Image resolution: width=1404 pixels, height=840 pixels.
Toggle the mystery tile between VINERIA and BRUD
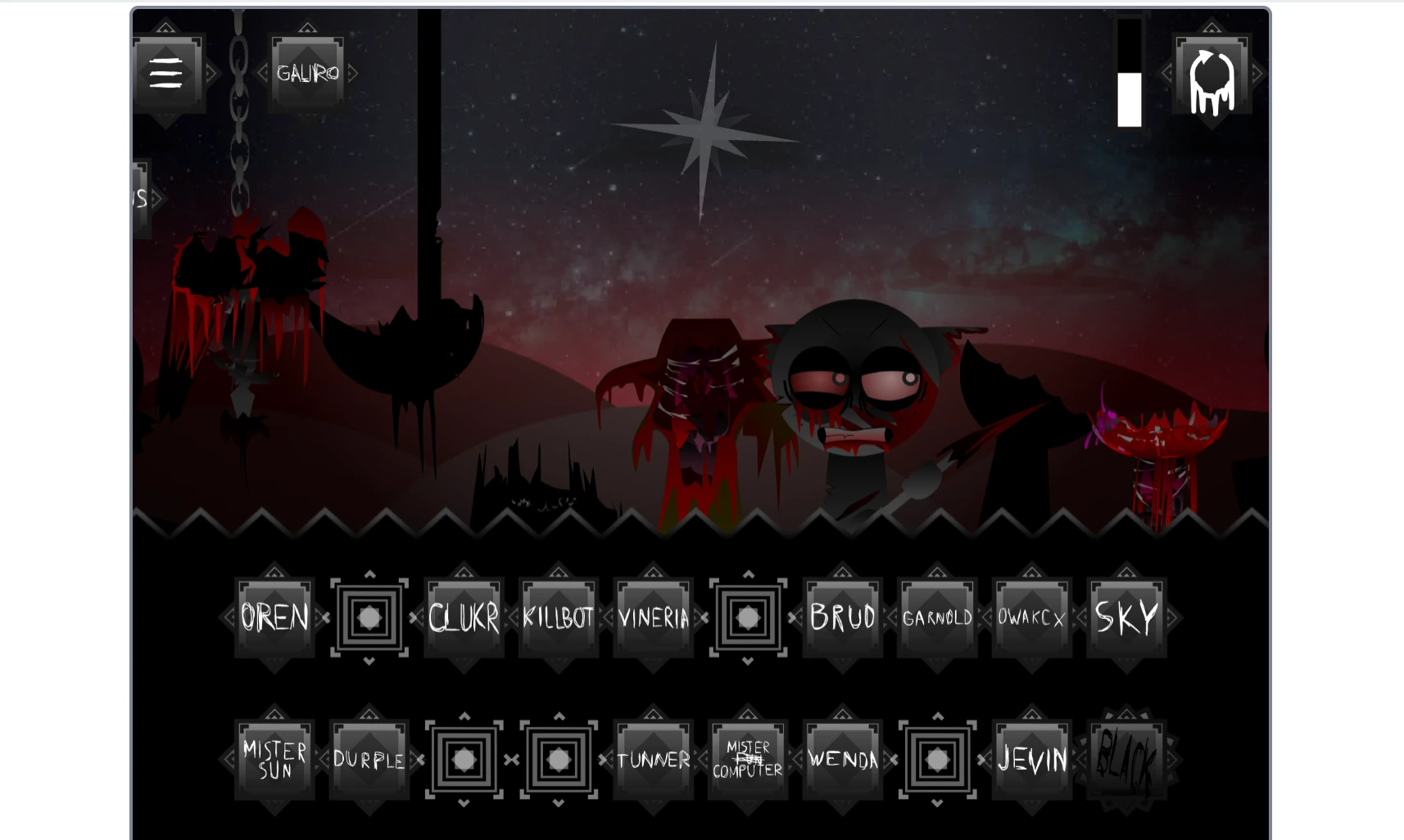pyautogui.click(x=747, y=618)
